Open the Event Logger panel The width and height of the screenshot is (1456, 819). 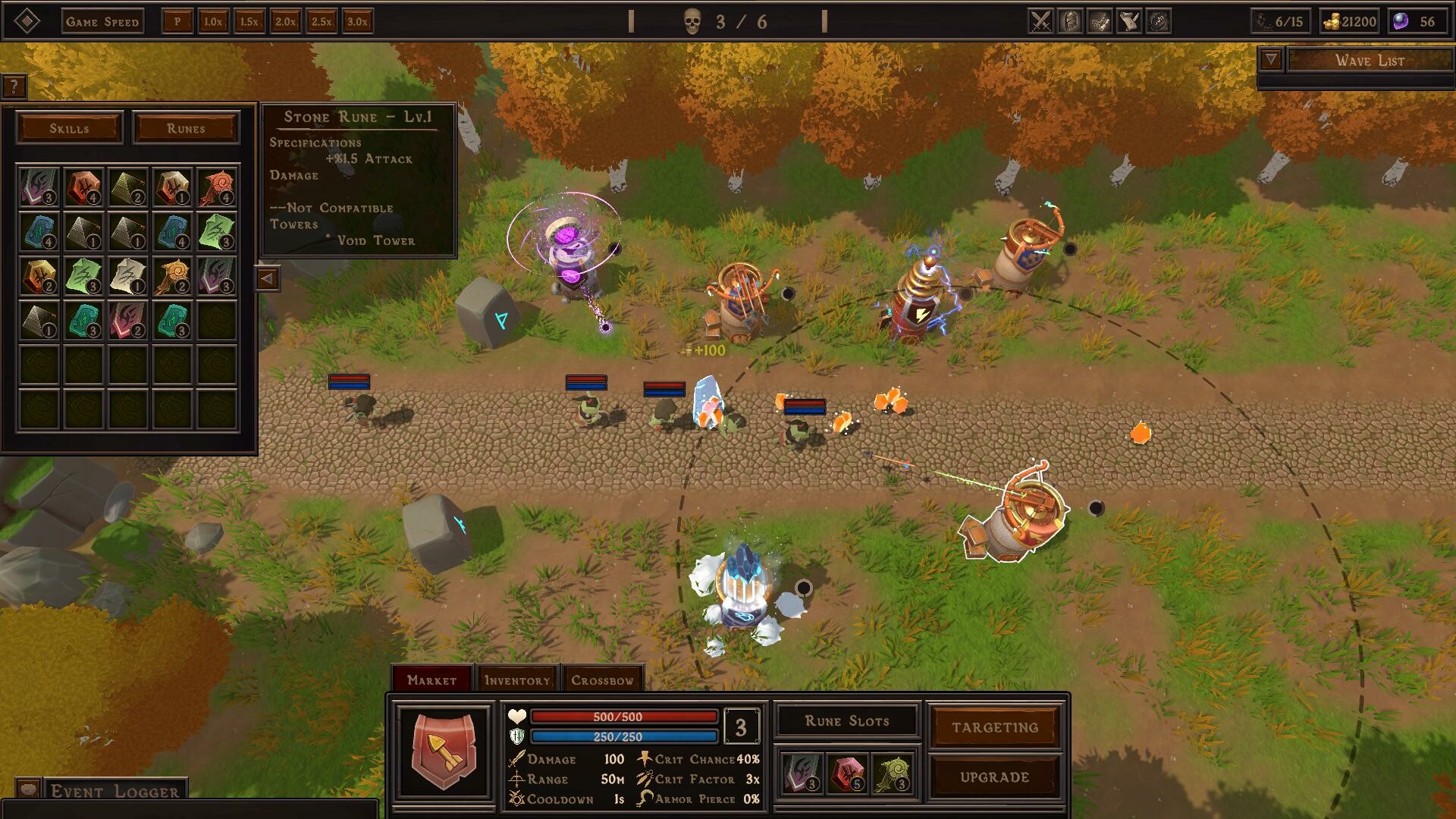(112, 791)
